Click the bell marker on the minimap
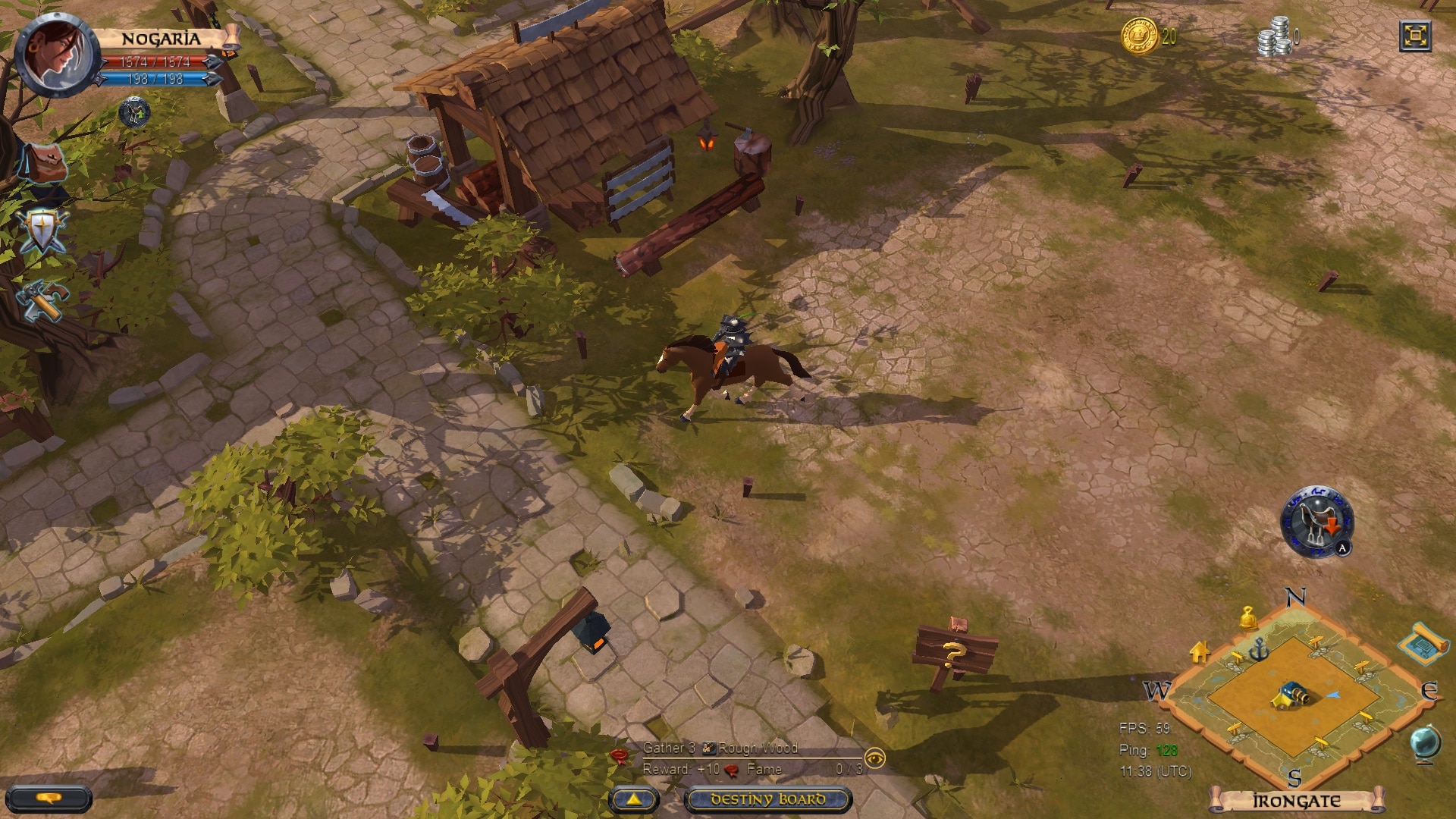Image resolution: width=1456 pixels, height=819 pixels. [1248, 620]
